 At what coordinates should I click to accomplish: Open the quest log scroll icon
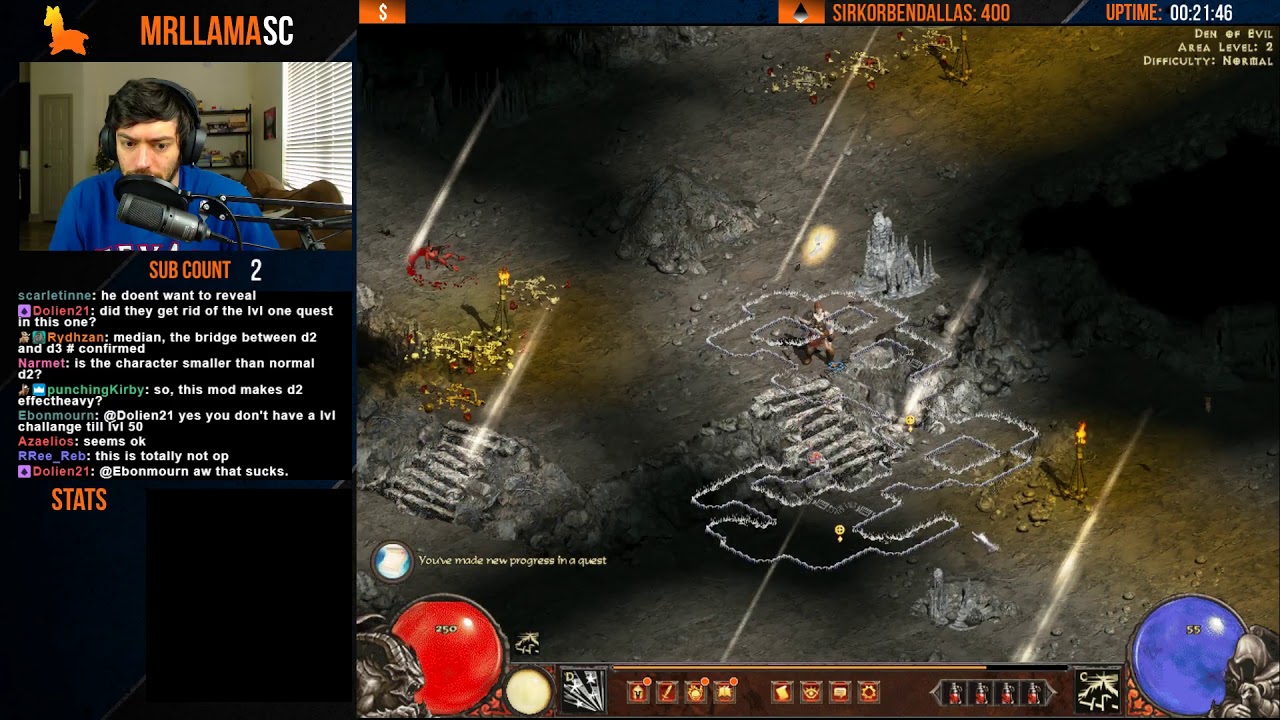click(781, 691)
